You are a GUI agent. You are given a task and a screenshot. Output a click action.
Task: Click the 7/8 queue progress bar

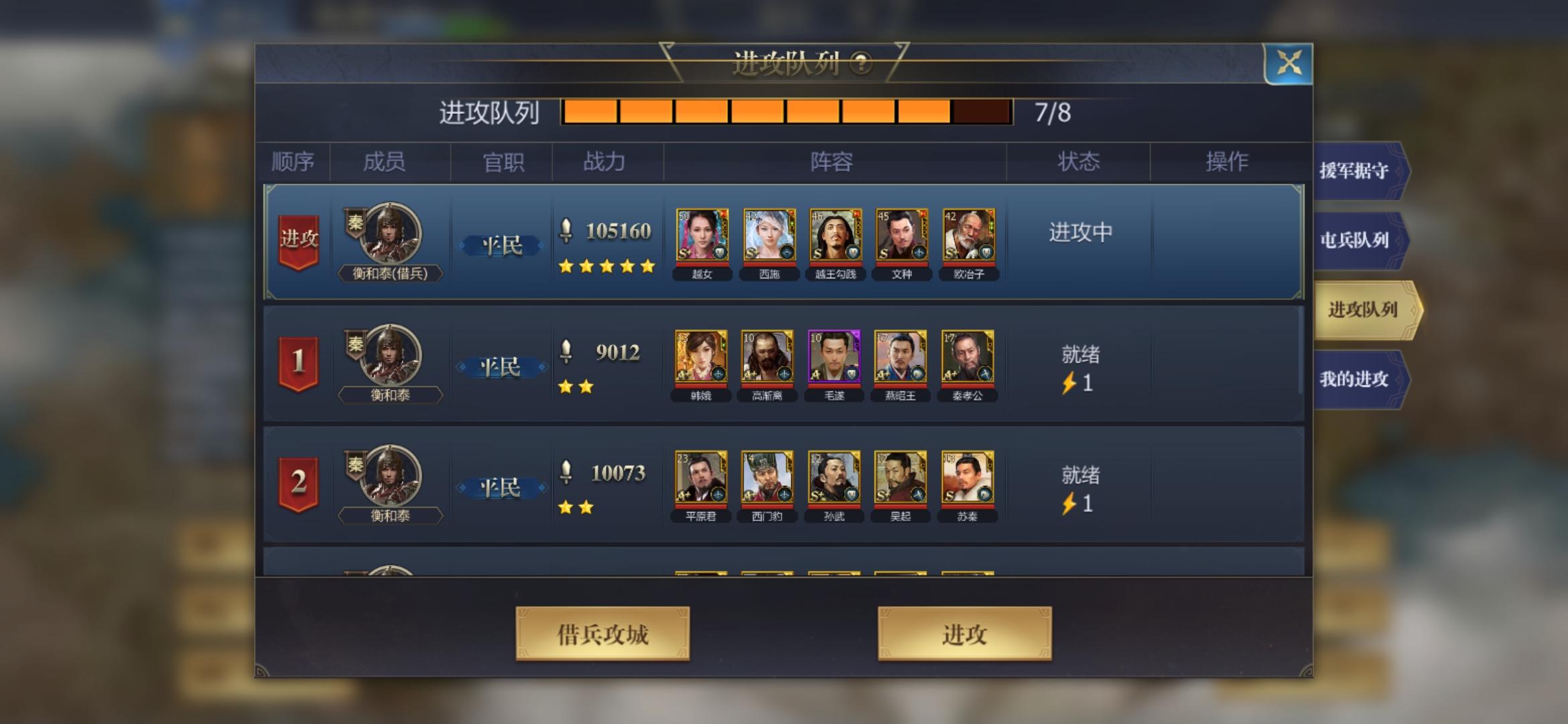[785, 113]
